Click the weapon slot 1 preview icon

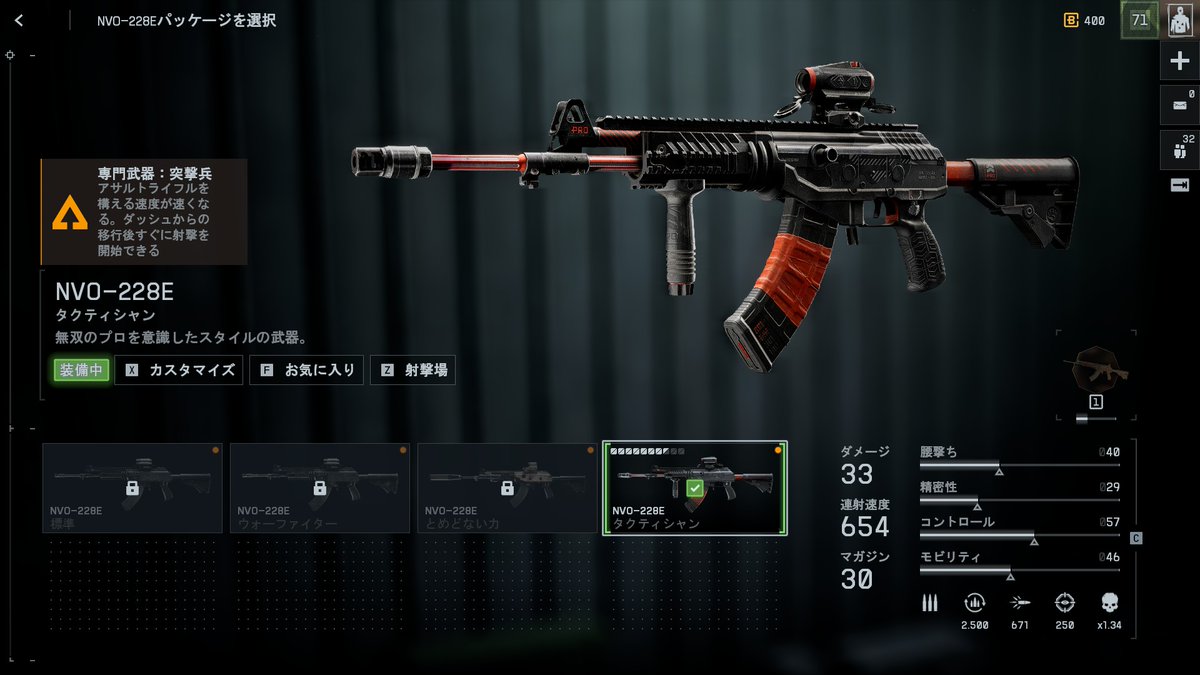coord(1095,372)
